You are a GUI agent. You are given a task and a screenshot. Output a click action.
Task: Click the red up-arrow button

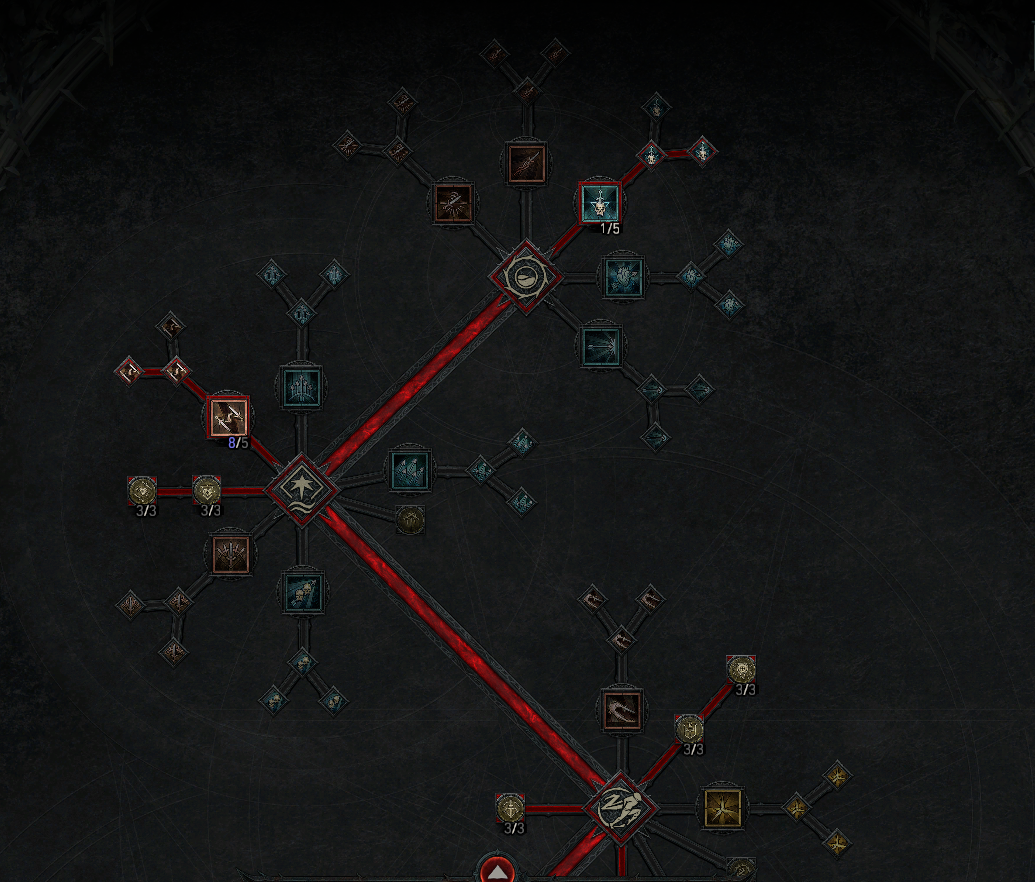[x=498, y=871]
